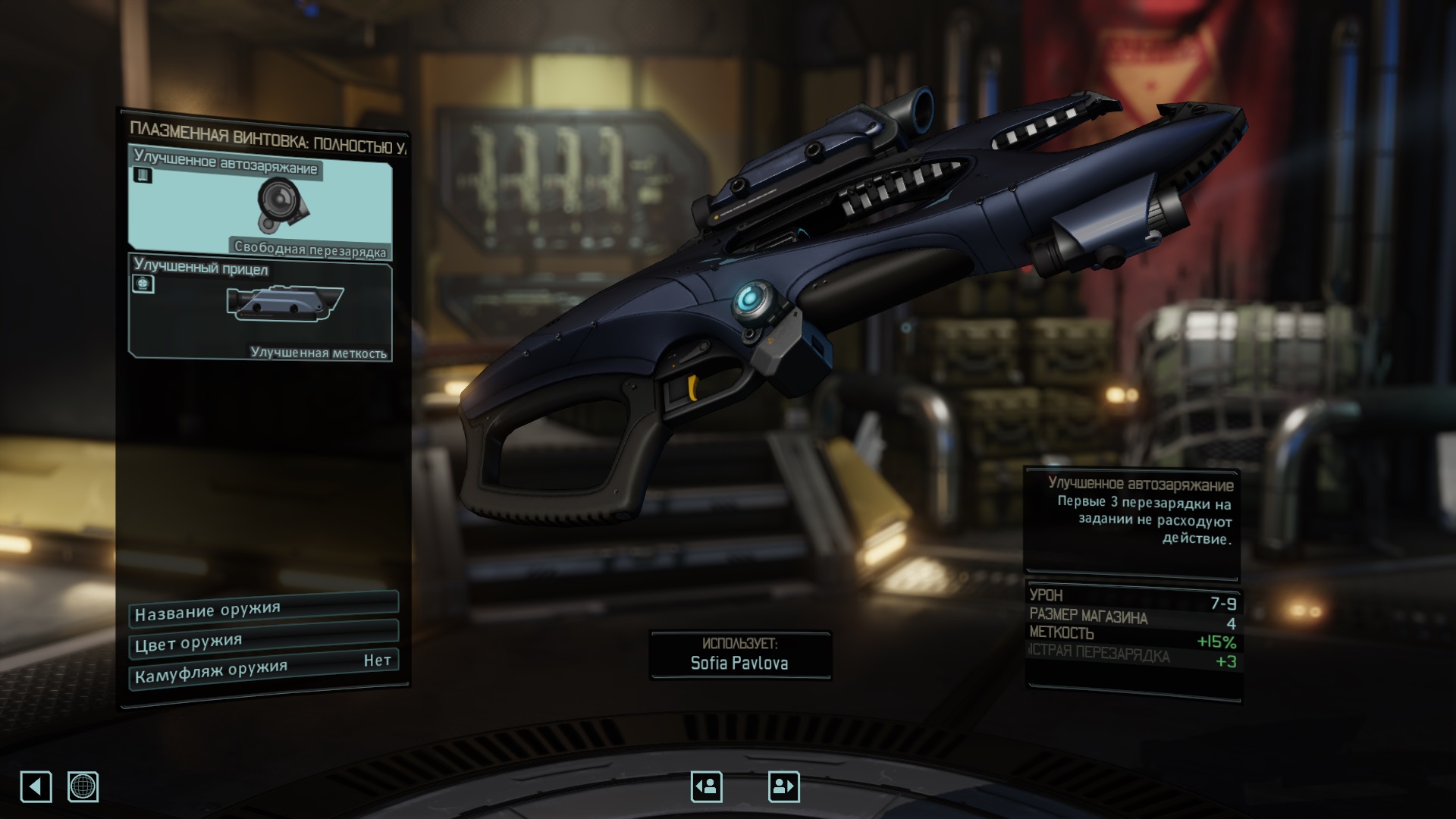Open the globe icon button
The image size is (1456, 819).
click(83, 786)
